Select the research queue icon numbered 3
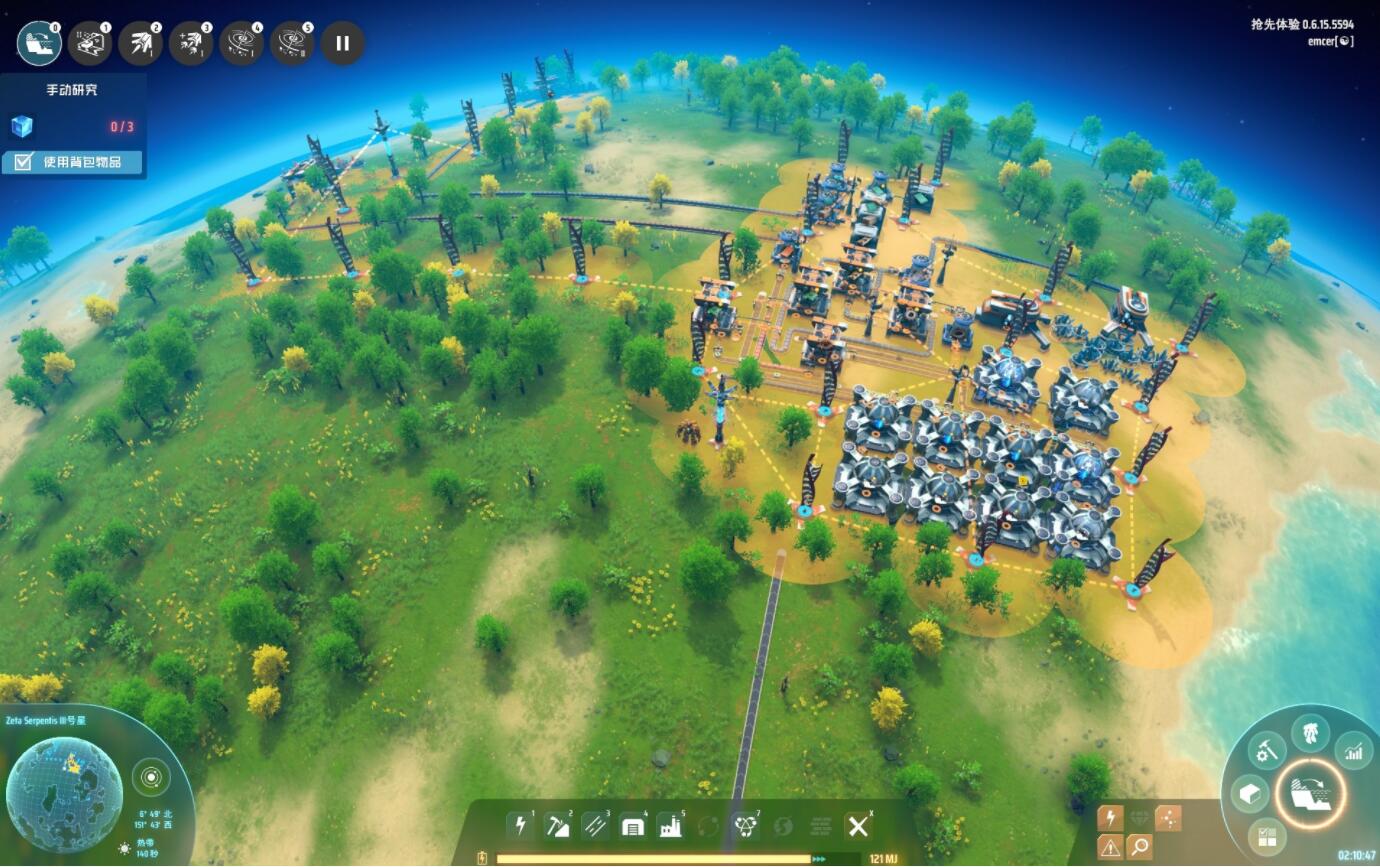 pos(191,44)
